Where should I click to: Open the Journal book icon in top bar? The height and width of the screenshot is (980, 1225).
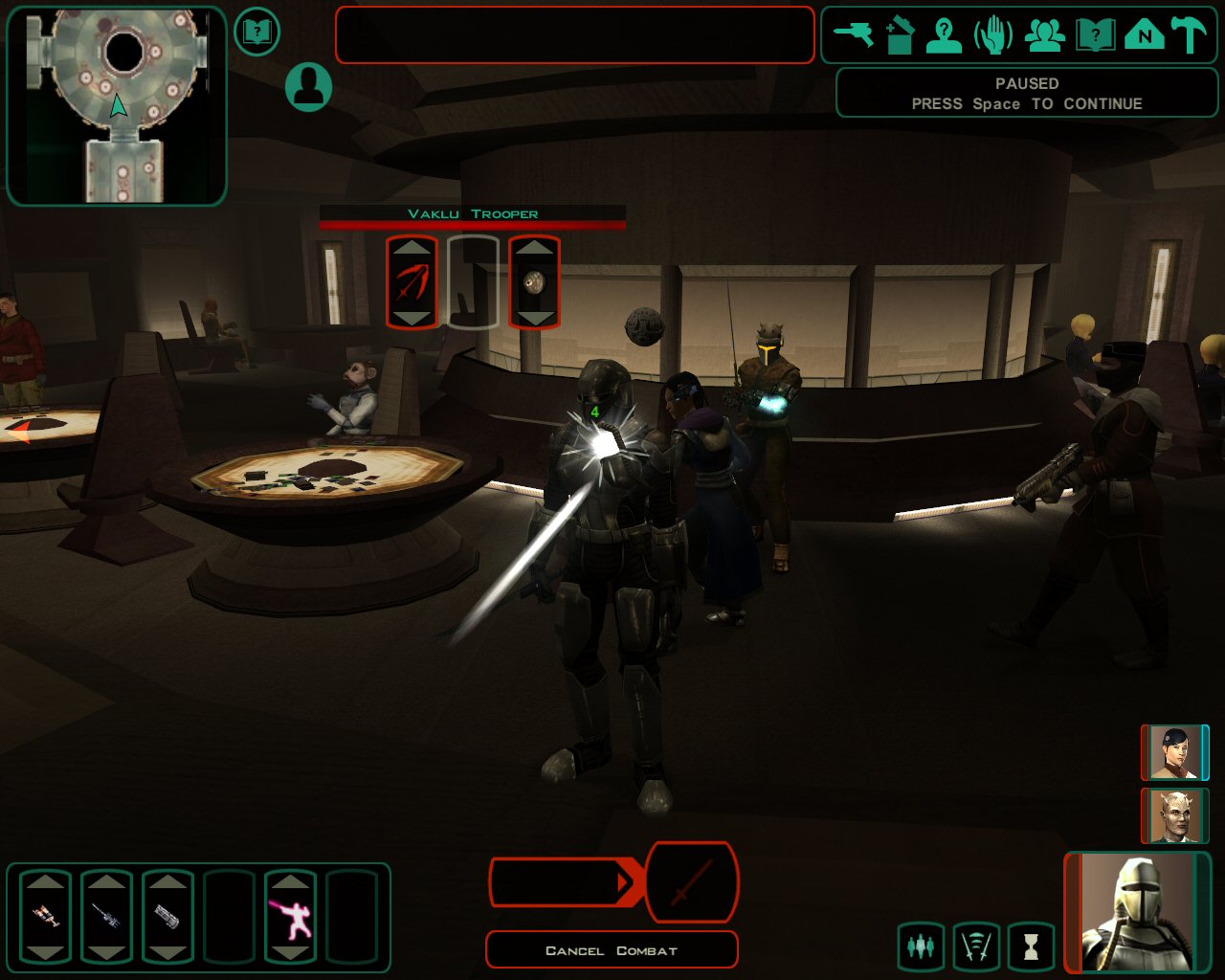1095,35
